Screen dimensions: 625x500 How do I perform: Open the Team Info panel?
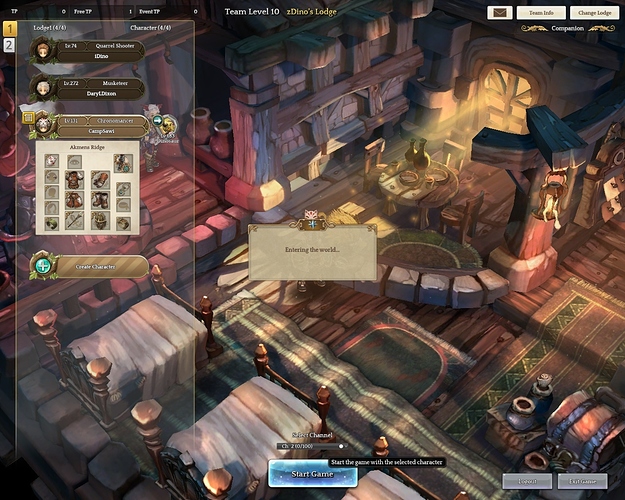(541, 13)
